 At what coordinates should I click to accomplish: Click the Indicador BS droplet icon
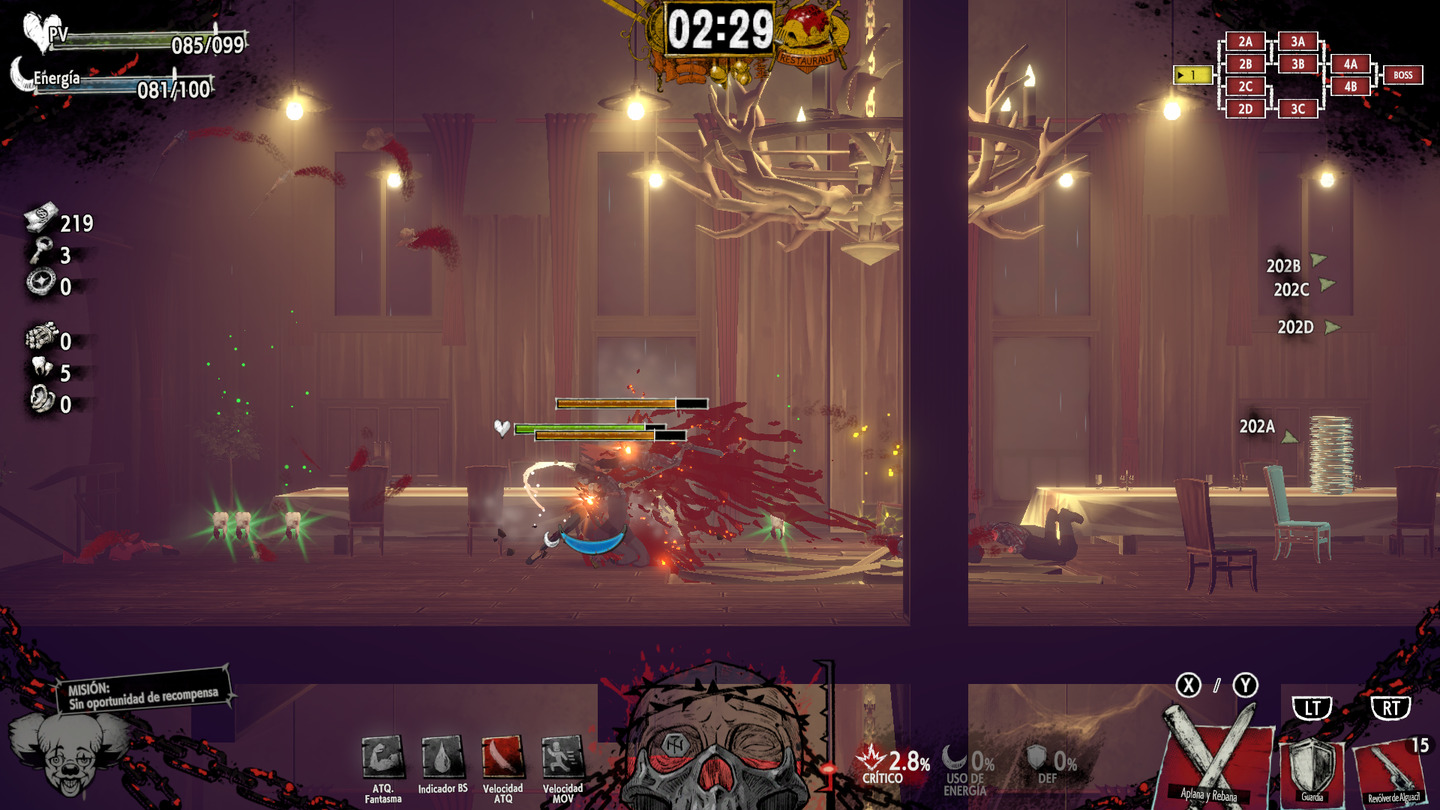pyautogui.click(x=442, y=758)
